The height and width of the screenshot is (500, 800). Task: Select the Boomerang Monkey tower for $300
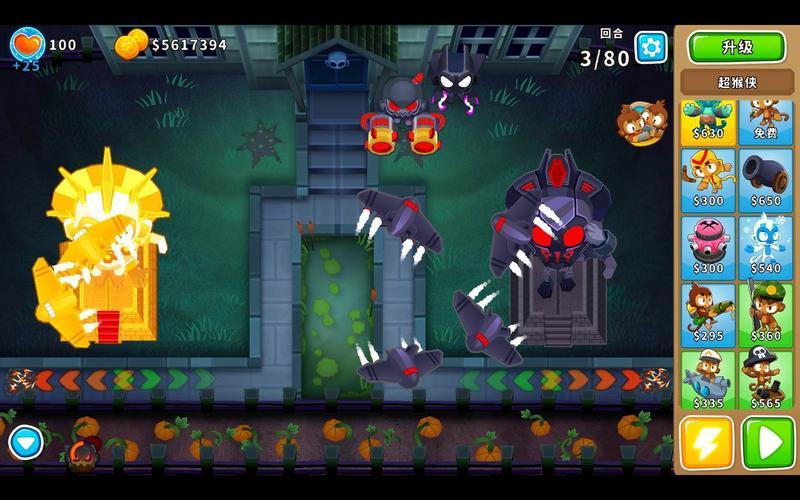(x=708, y=179)
